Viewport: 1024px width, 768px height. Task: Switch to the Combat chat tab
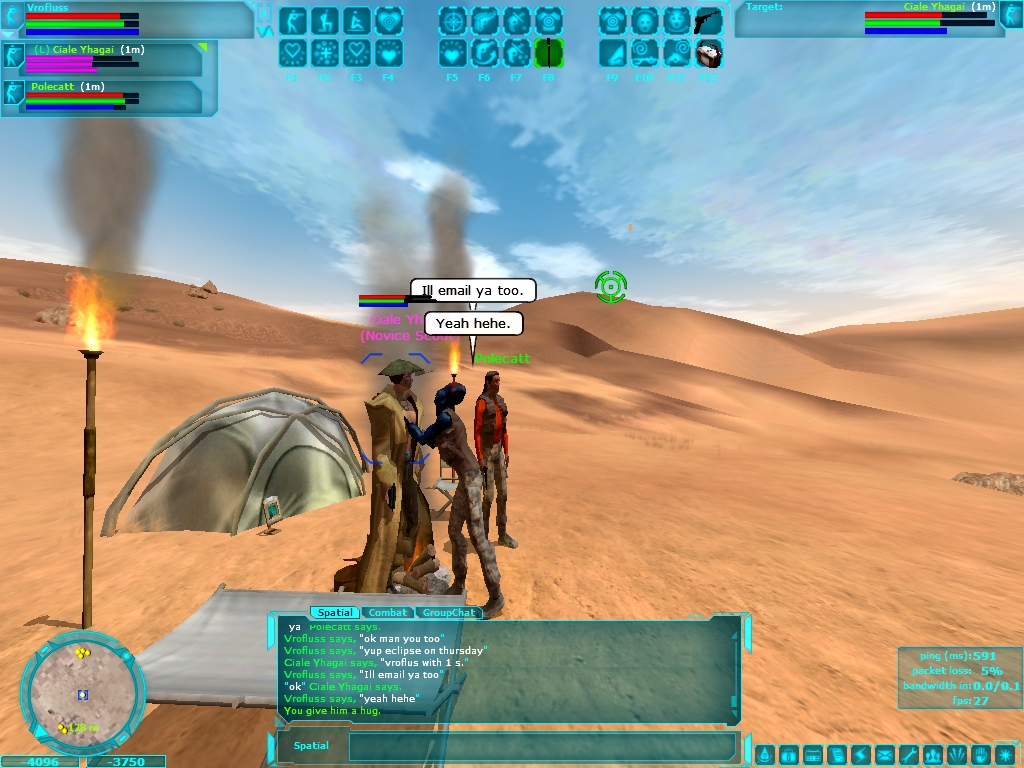coord(387,612)
